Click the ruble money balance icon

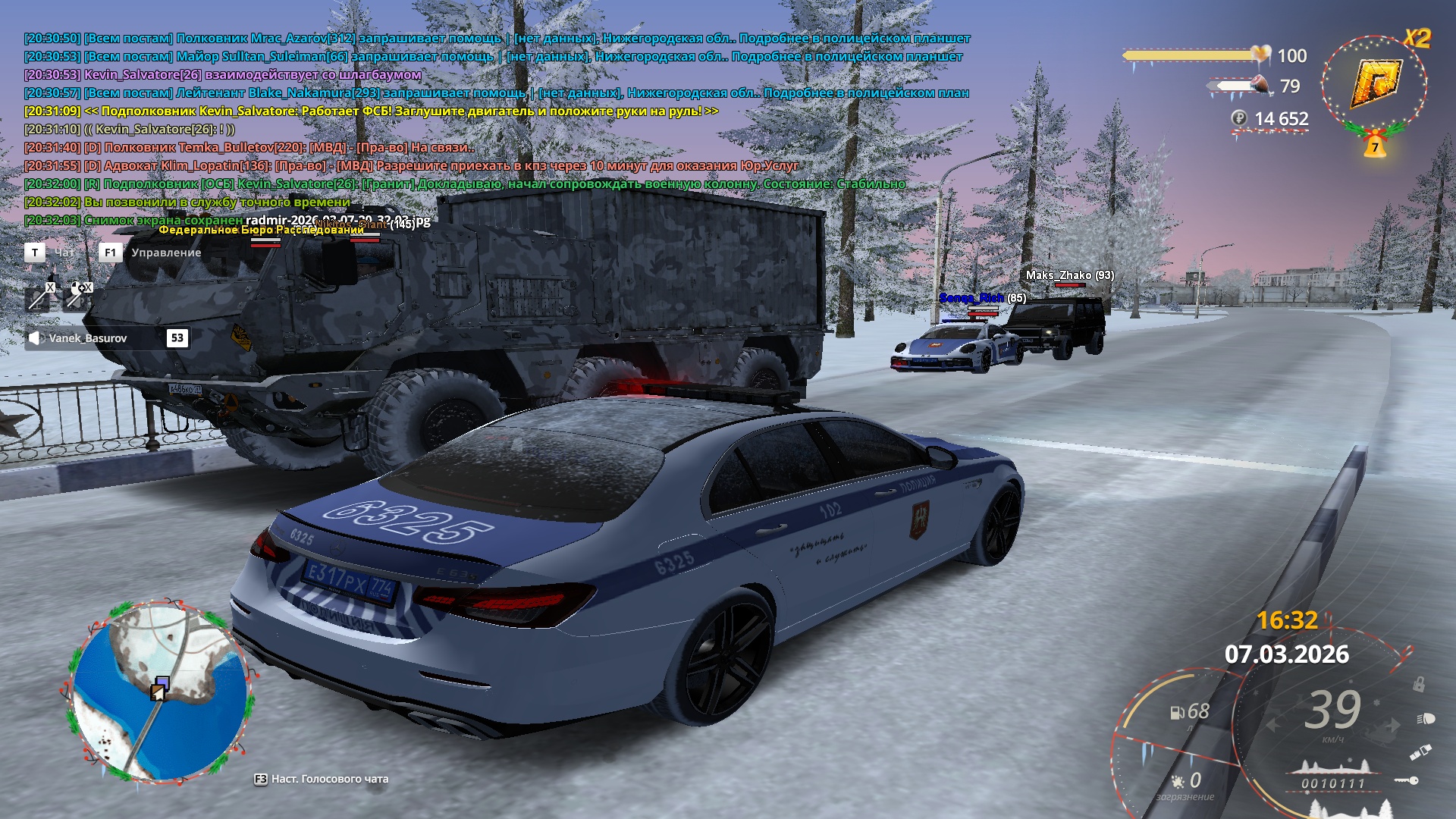pos(1238,118)
